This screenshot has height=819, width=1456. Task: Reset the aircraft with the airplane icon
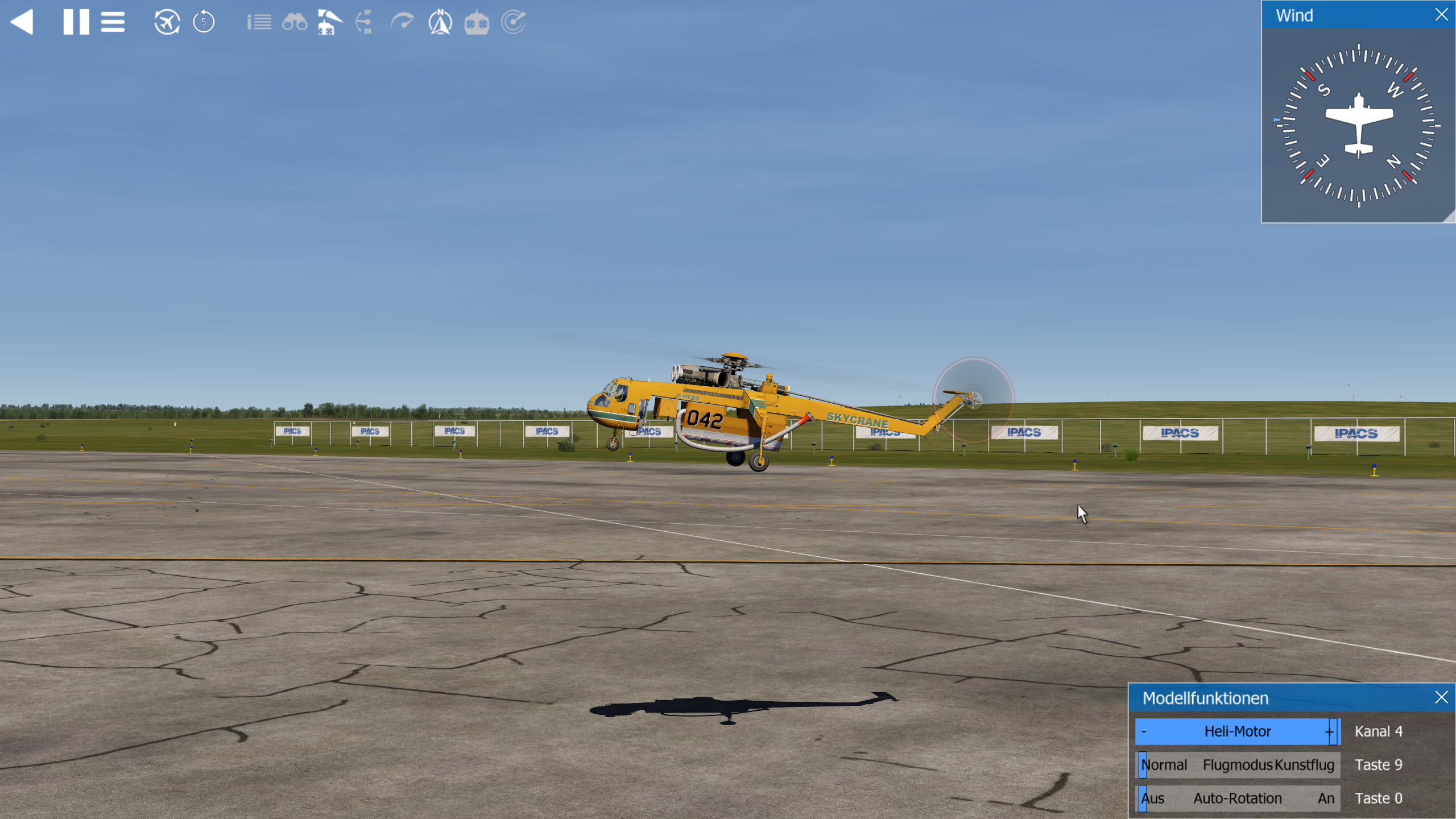pos(167,22)
